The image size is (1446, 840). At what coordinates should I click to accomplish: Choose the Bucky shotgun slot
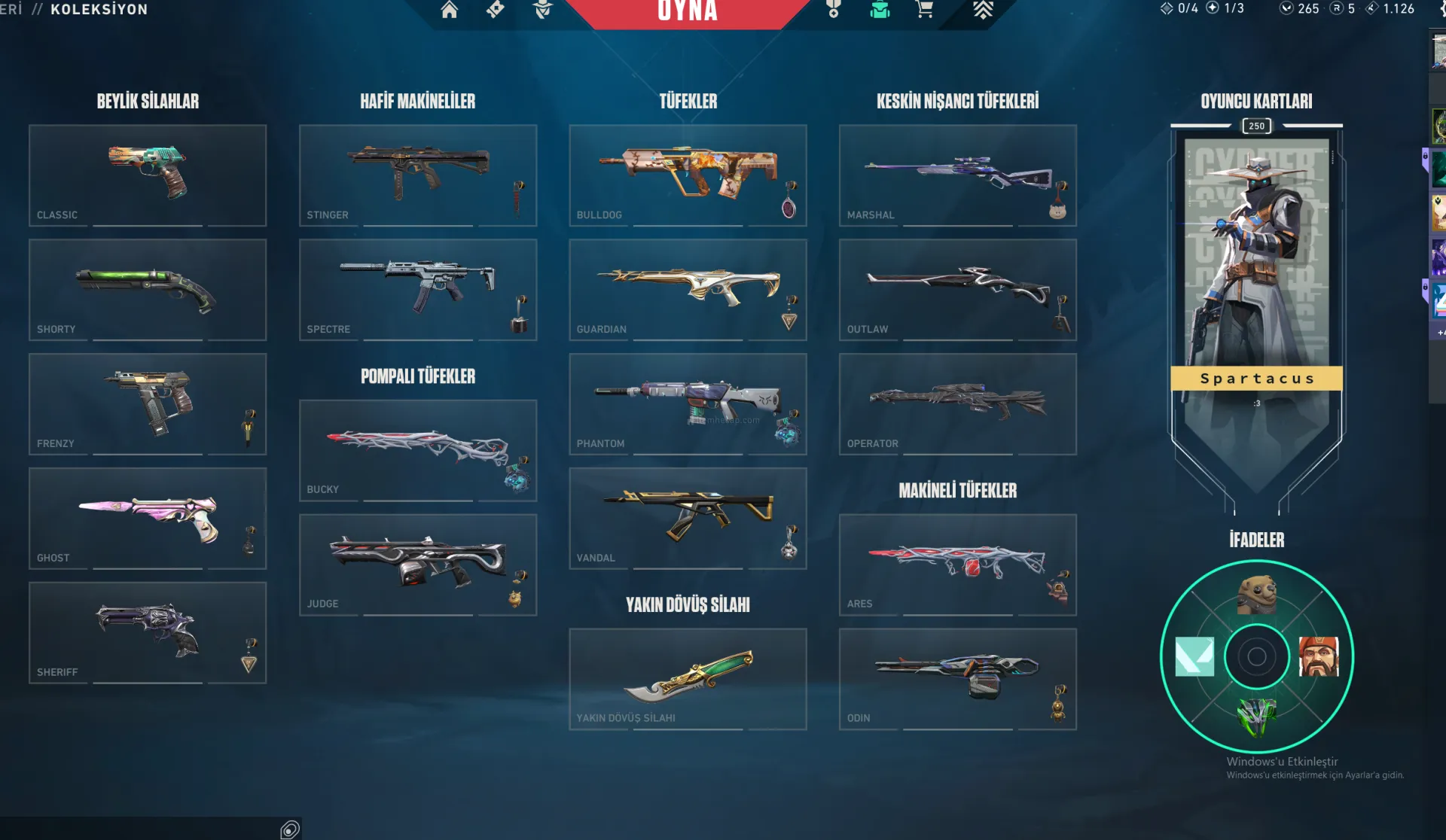(417, 450)
